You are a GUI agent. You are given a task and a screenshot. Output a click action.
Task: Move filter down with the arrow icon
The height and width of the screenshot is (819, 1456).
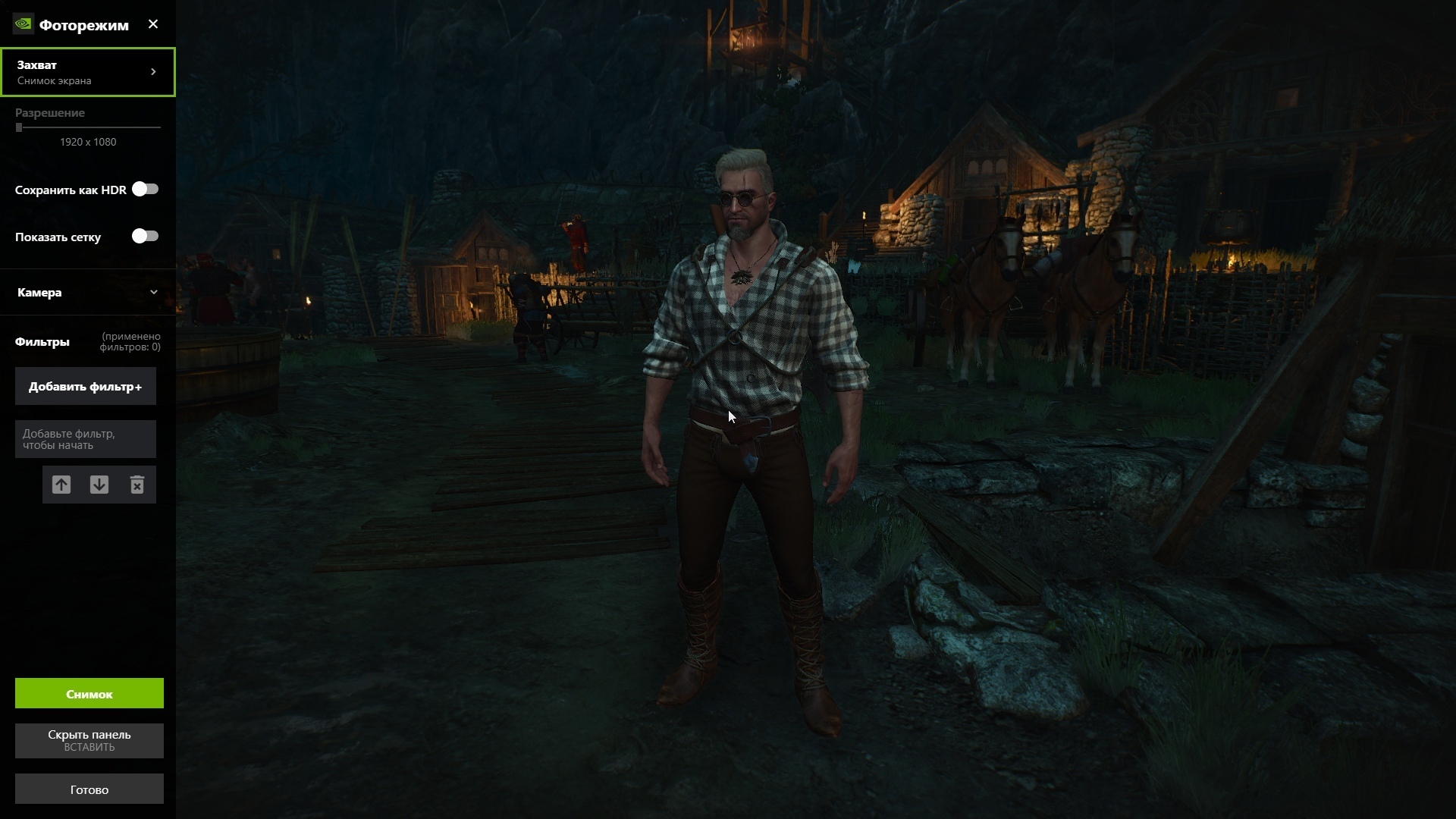pos(99,485)
